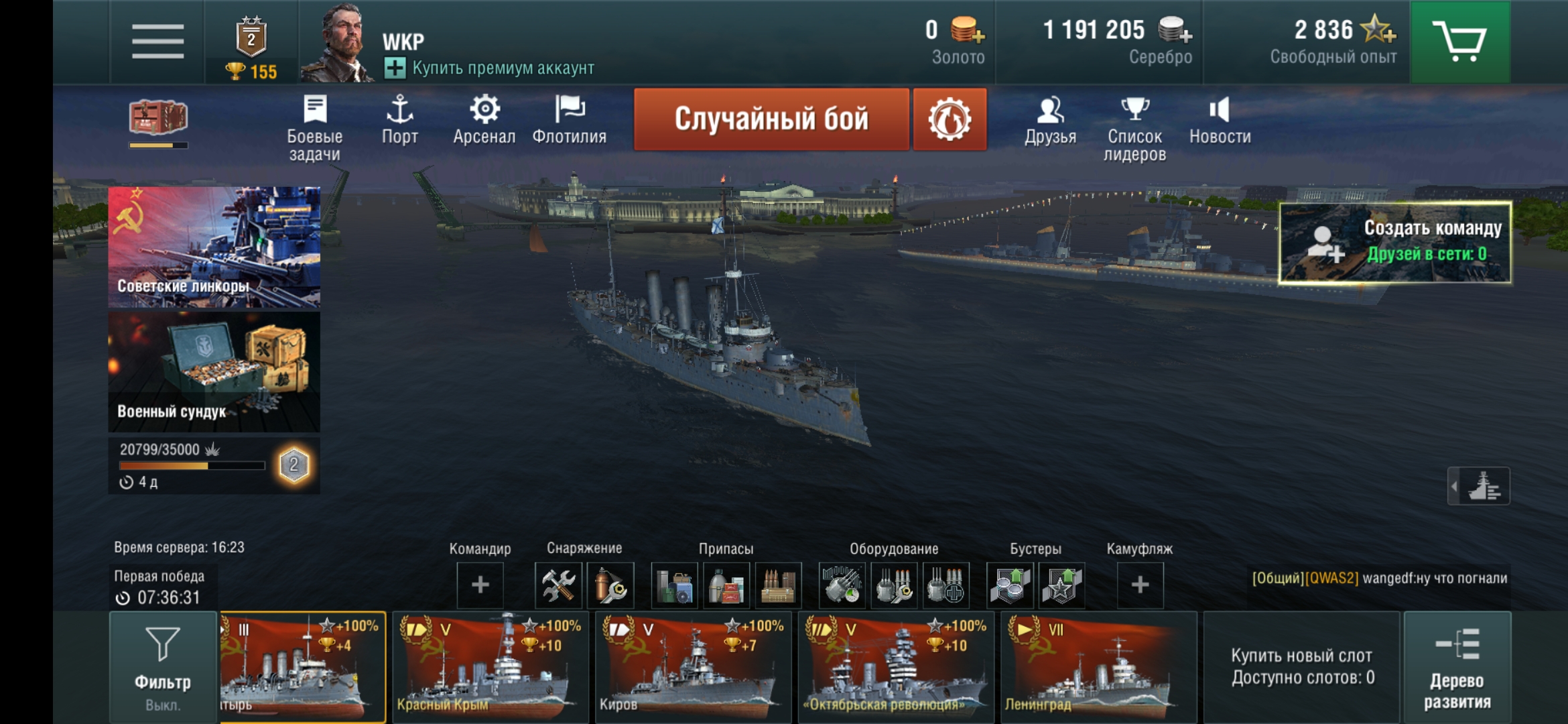Open Советские линкоры event banner
The image size is (1568, 724).
214,247
